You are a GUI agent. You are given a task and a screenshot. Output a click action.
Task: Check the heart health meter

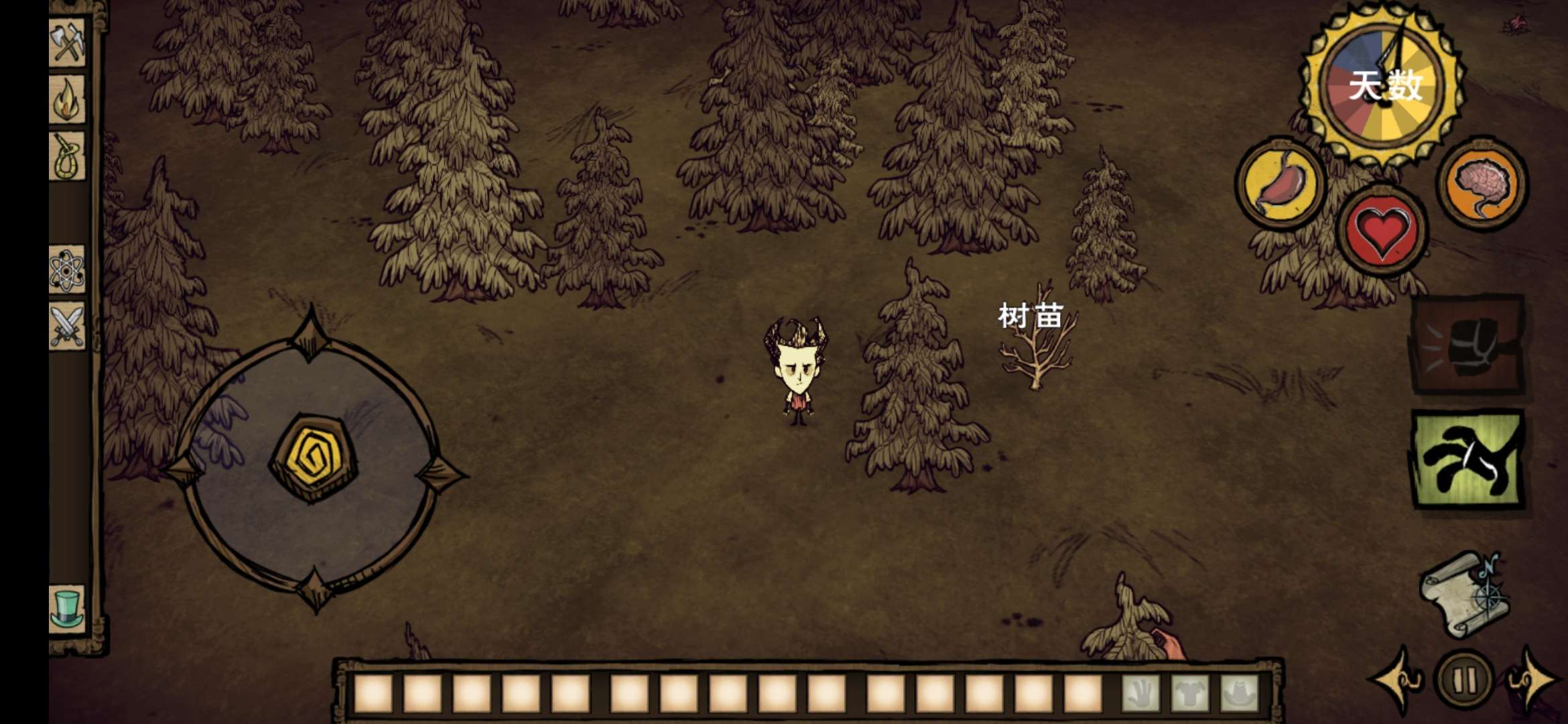tap(1382, 231)
